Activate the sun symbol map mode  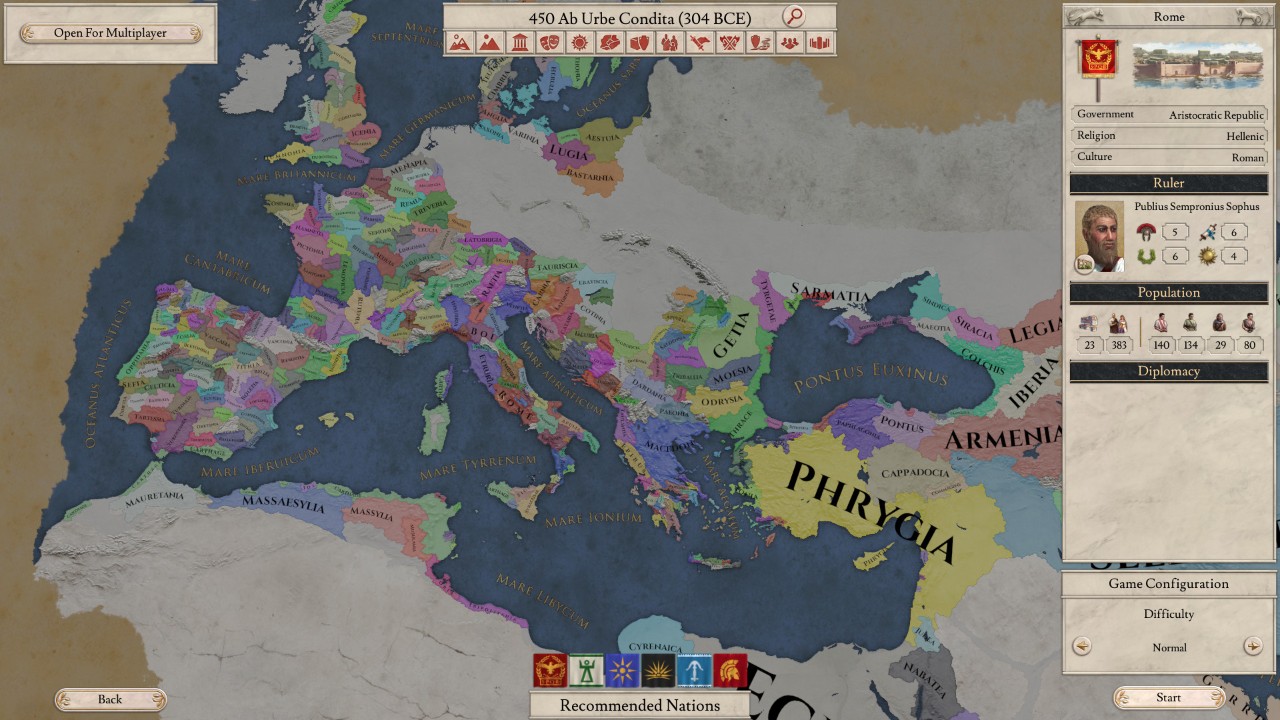tap(579, 43)
